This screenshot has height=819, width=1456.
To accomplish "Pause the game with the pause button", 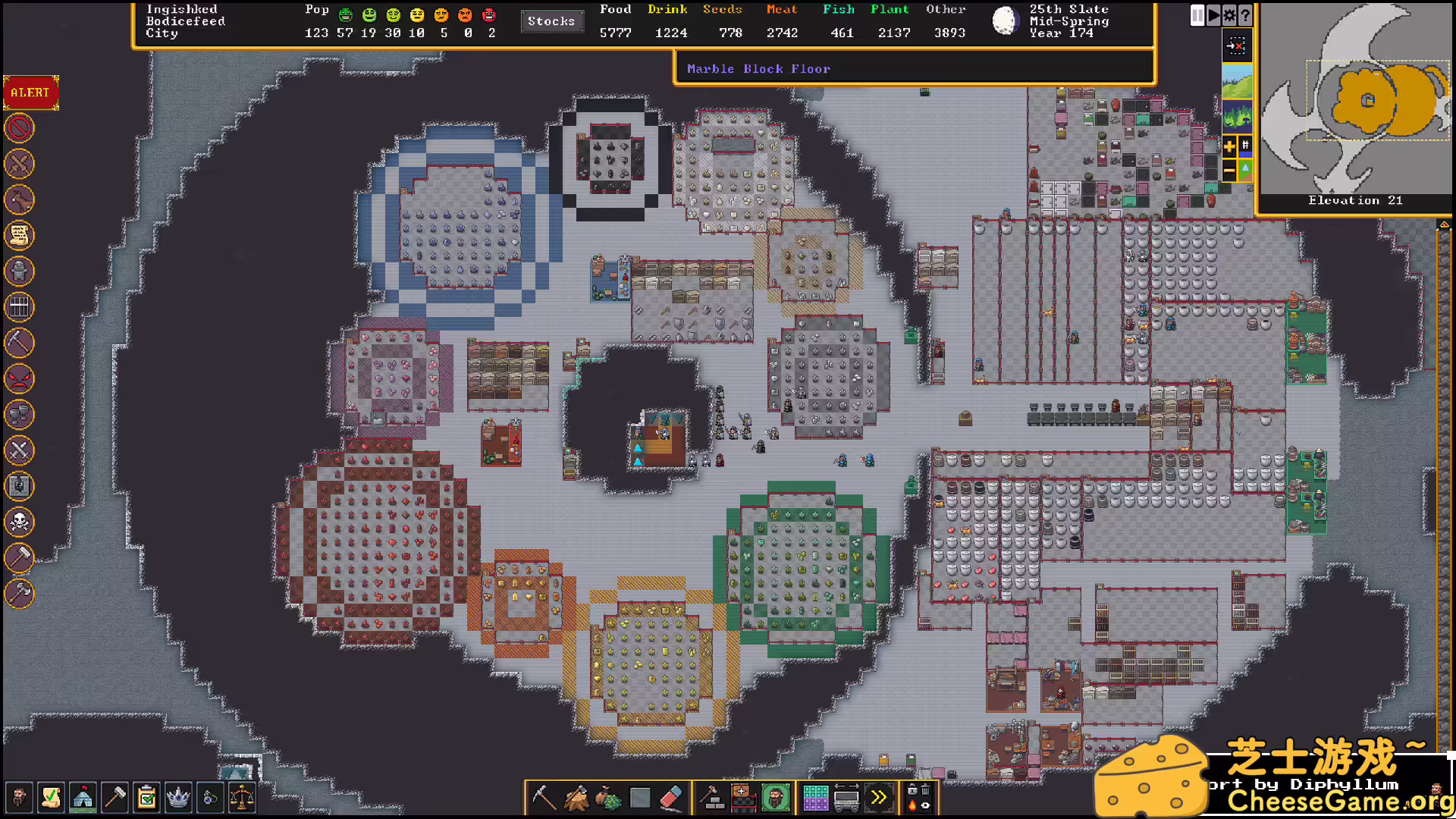I will [x=1197, y=16].
